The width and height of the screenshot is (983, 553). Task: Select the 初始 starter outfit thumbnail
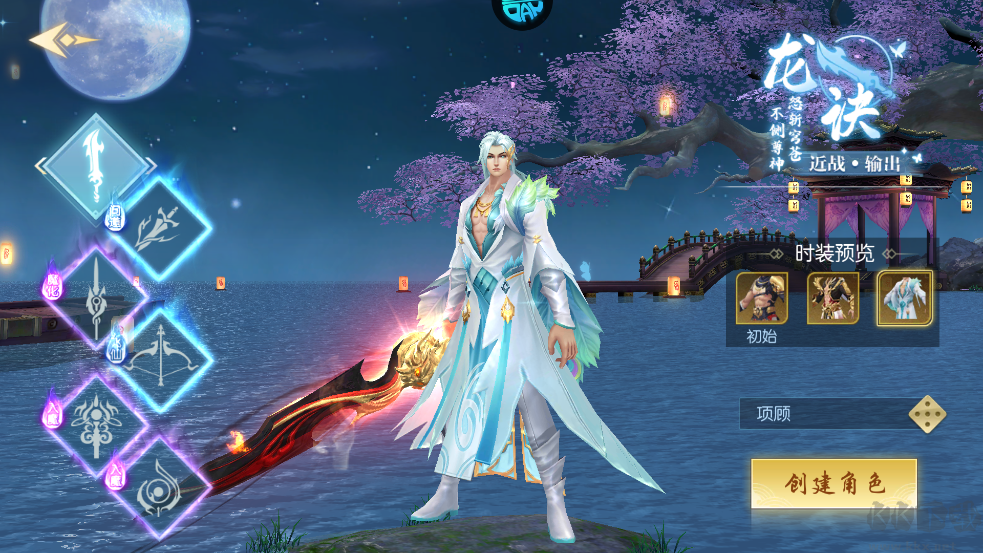tap(762, 299)
